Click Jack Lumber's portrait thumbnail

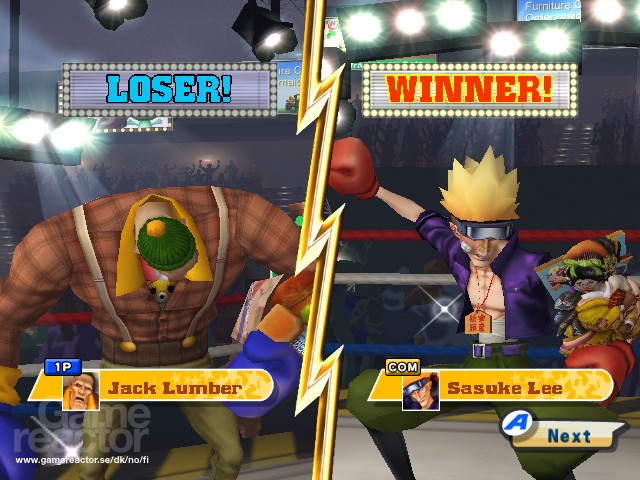(x=78, y=392)
